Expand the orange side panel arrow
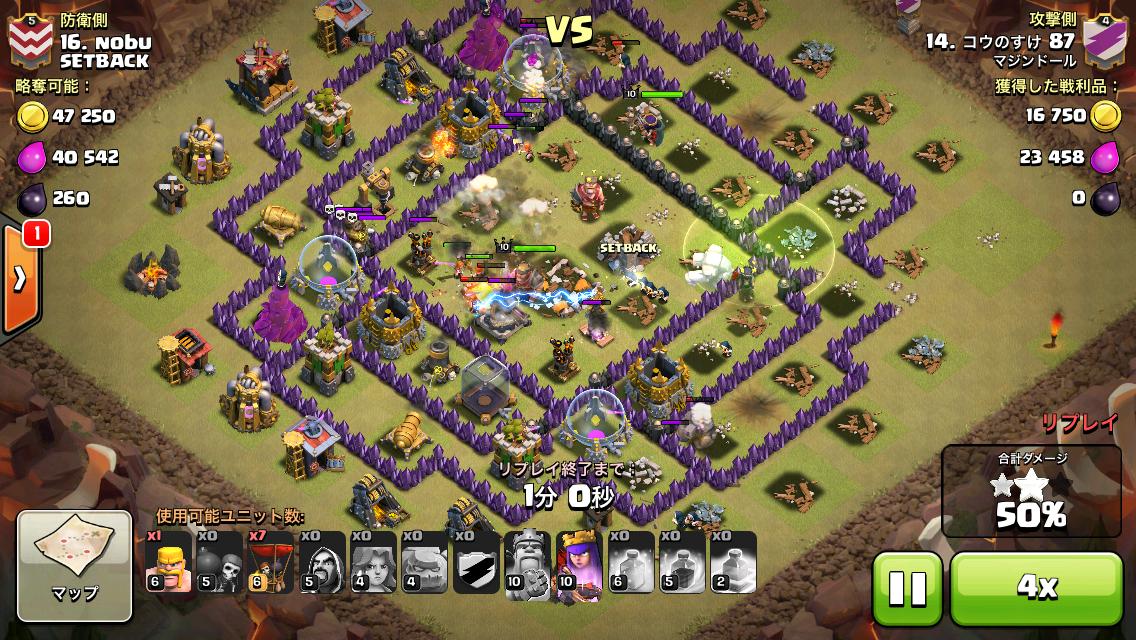 (x=20, y=280)
